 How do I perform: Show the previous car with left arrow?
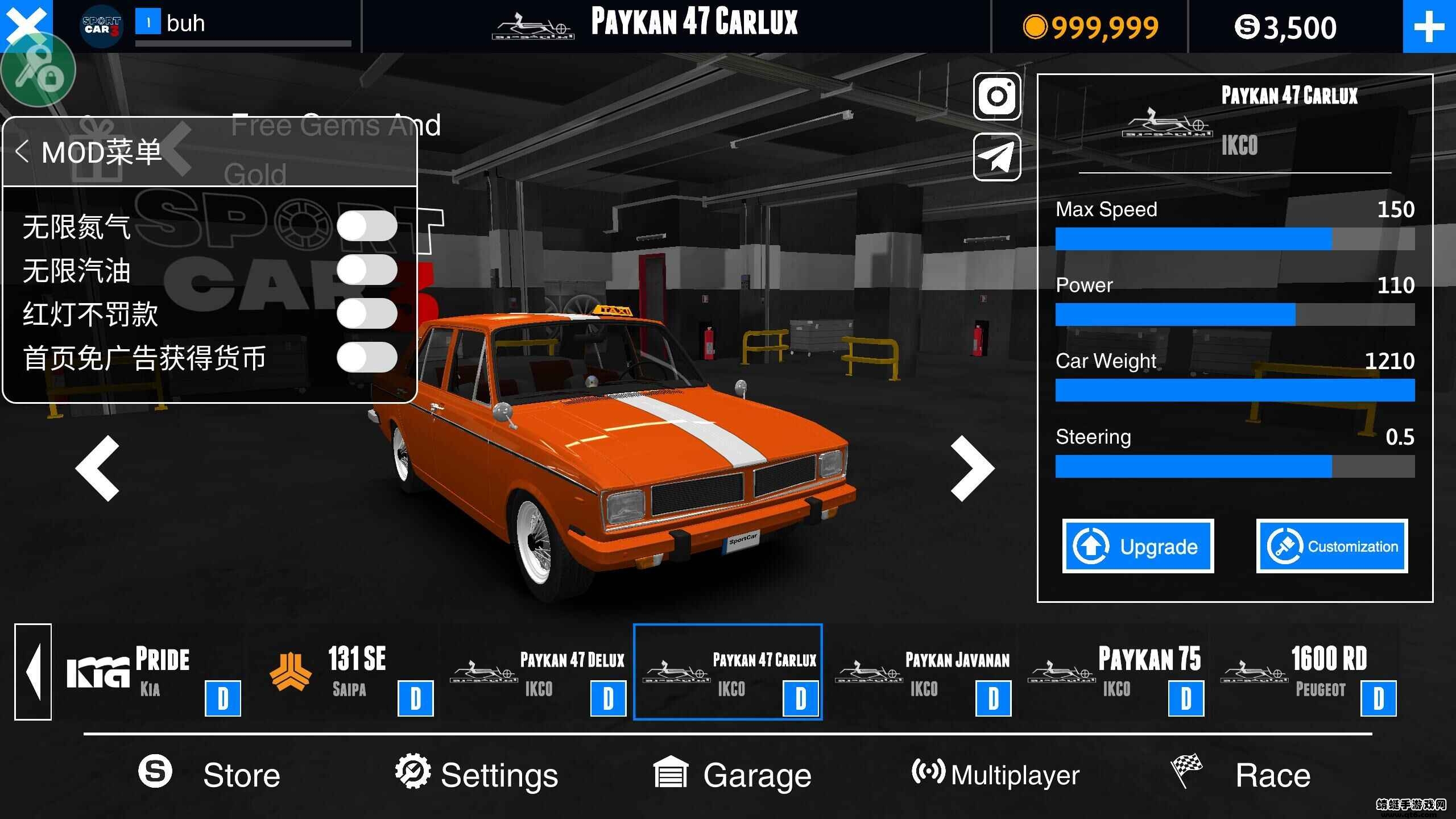[98, 469]
